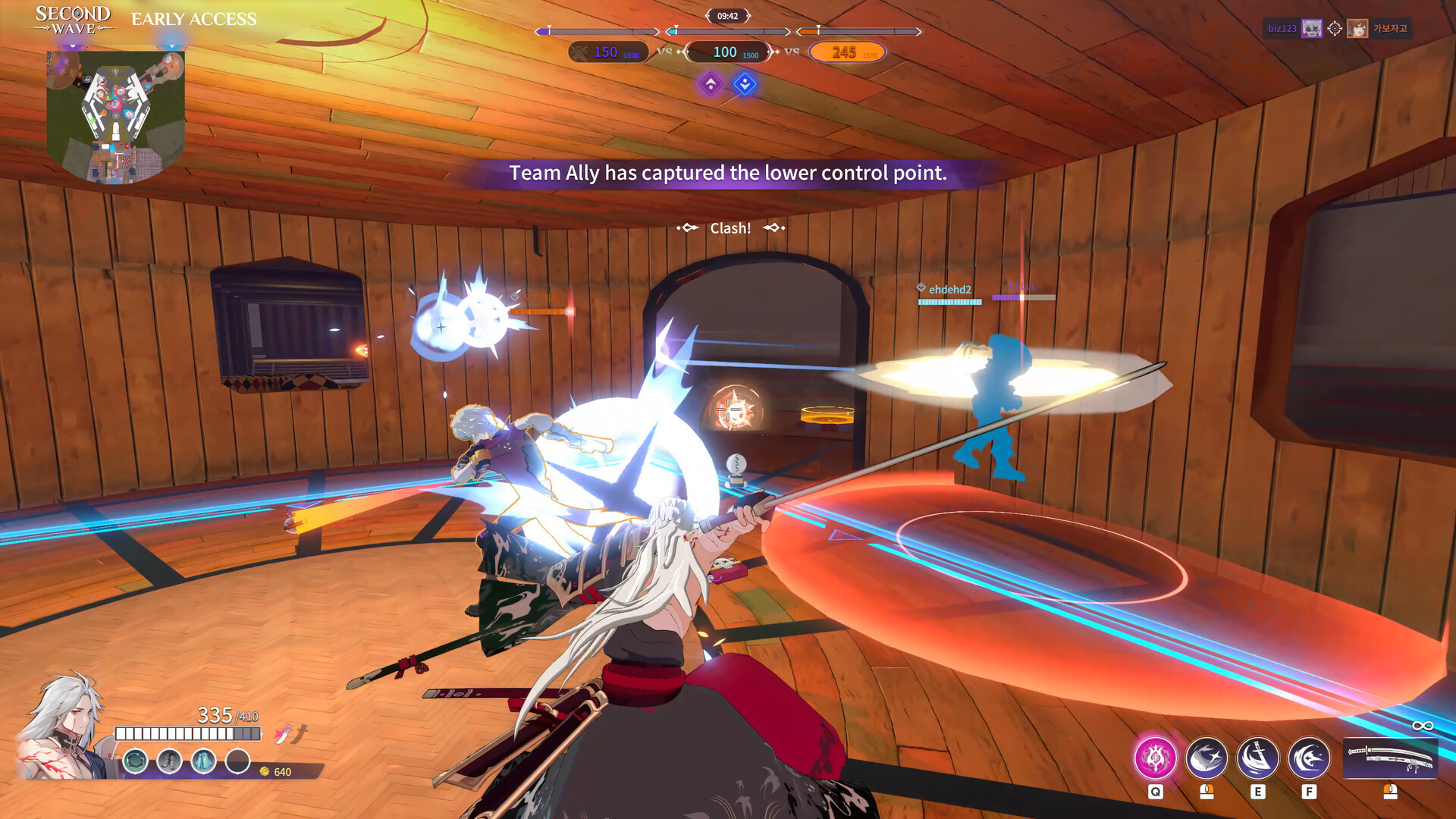The height and width of the screenshot is (819, 1456).
Task: Toggle the purple control point indicator
Action: coord(710,85)
